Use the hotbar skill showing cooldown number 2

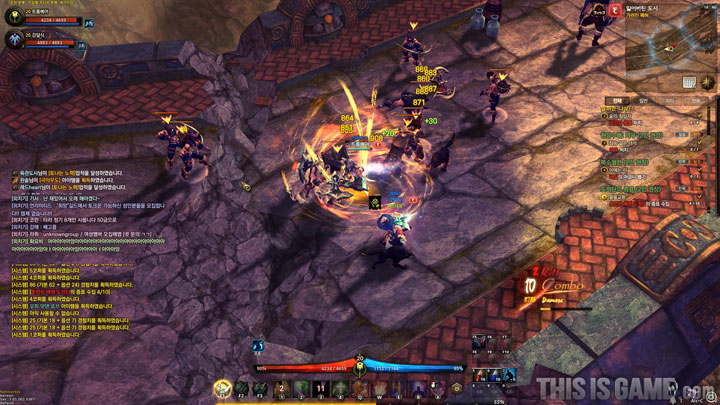coord(281,388)
